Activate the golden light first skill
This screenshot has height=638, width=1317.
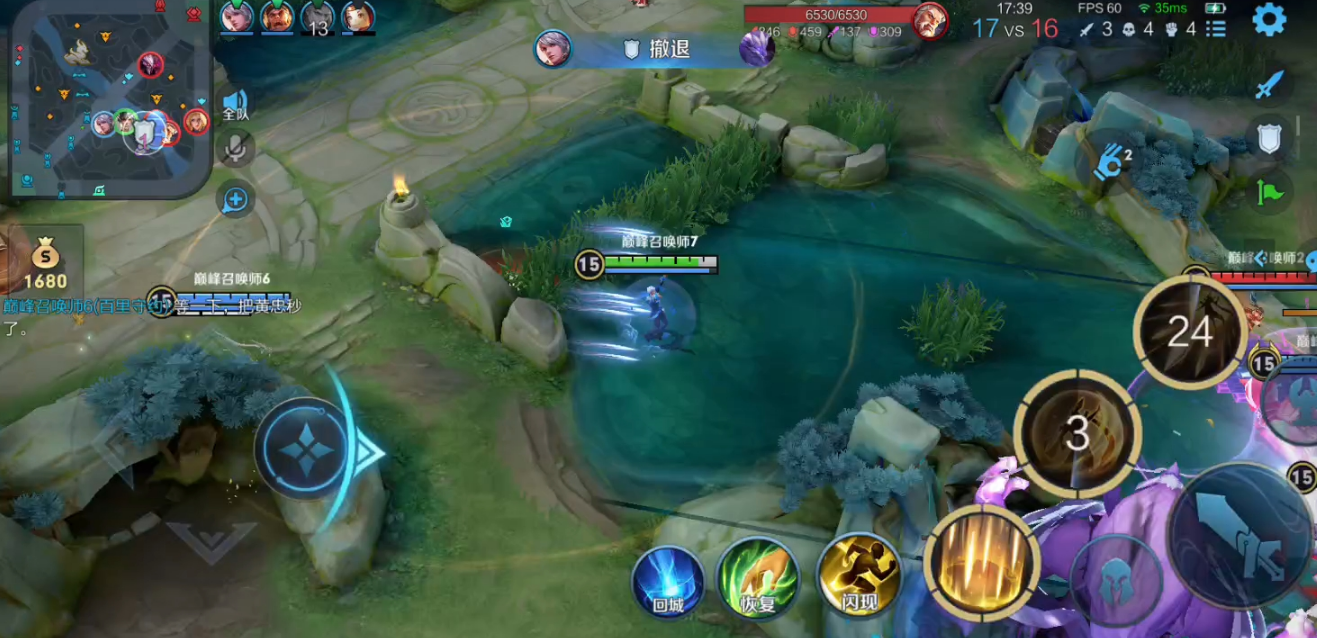(x=981, y=561)
